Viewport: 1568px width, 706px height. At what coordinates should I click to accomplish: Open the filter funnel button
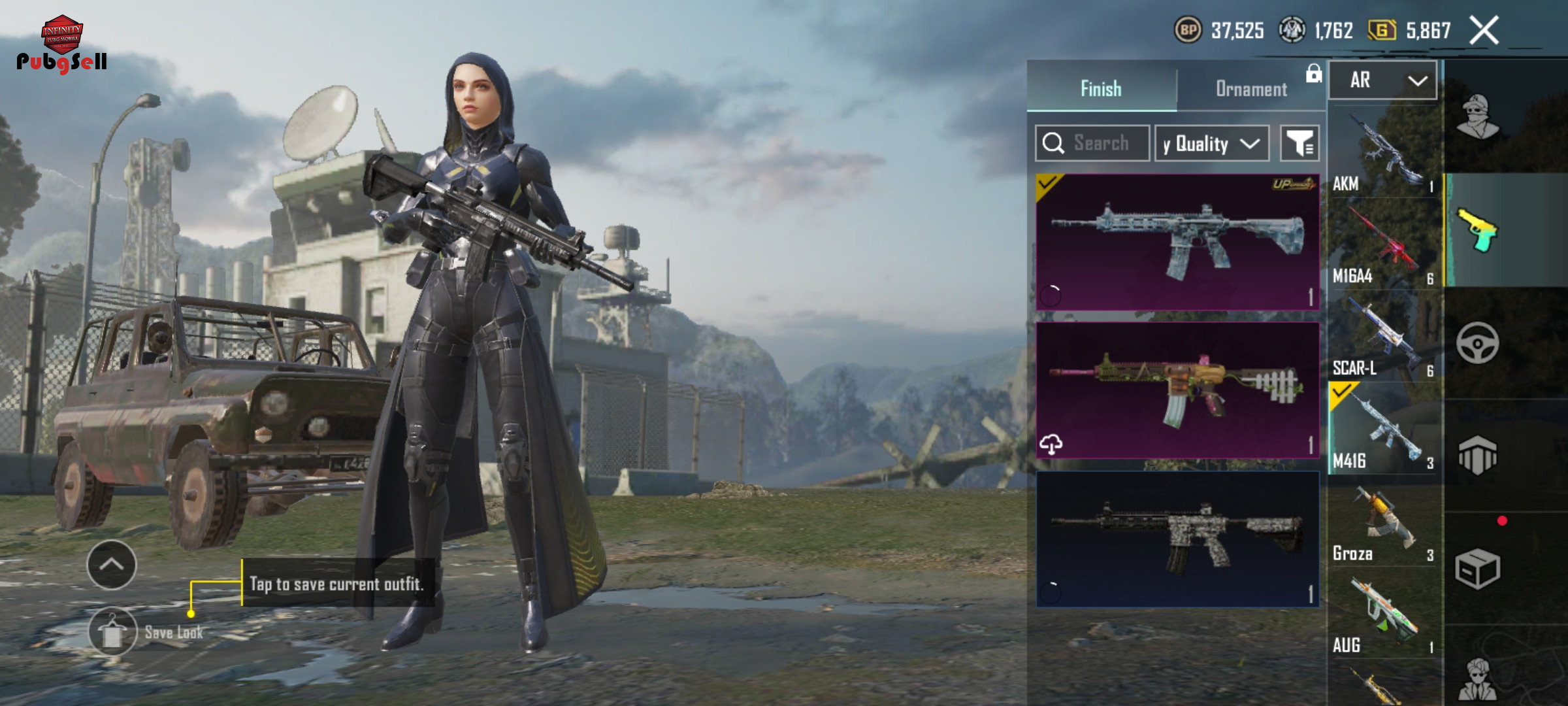[1299, 143]
